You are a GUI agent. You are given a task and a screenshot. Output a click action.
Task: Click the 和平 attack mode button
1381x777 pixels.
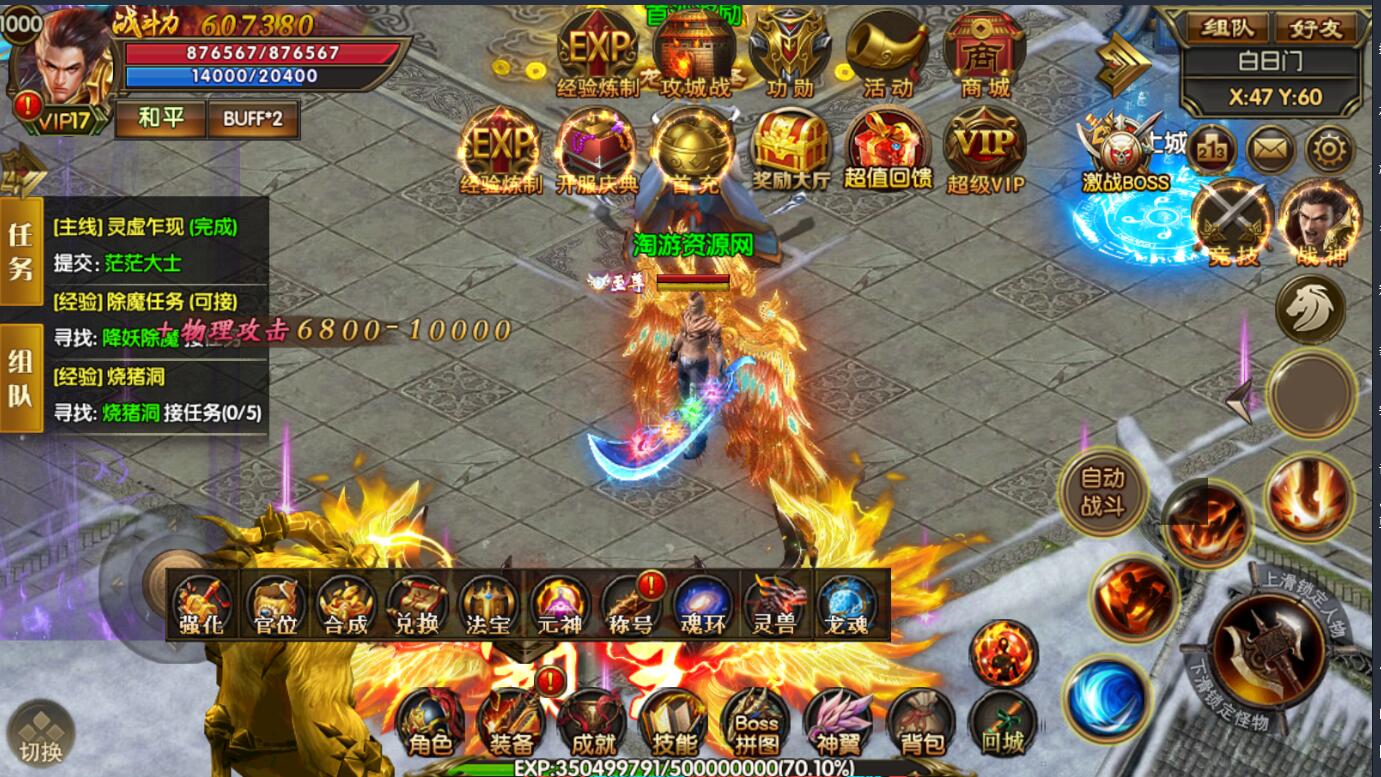click(x=160, y=119)
